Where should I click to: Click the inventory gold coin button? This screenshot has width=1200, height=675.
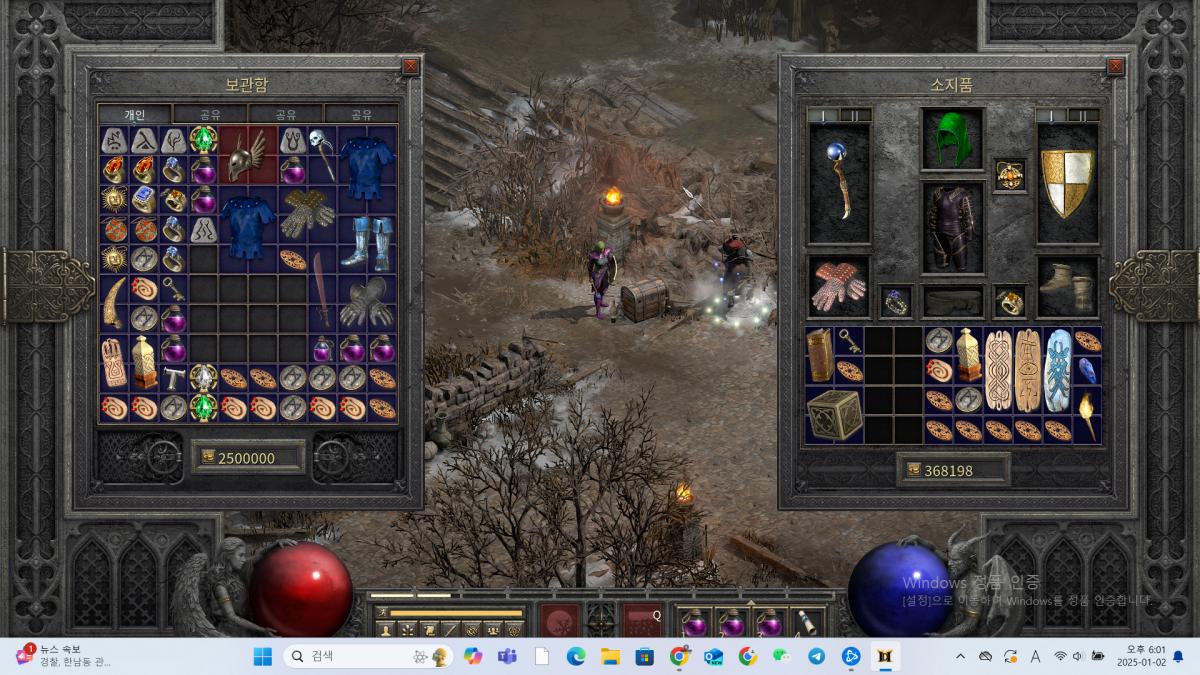point(913,470)
